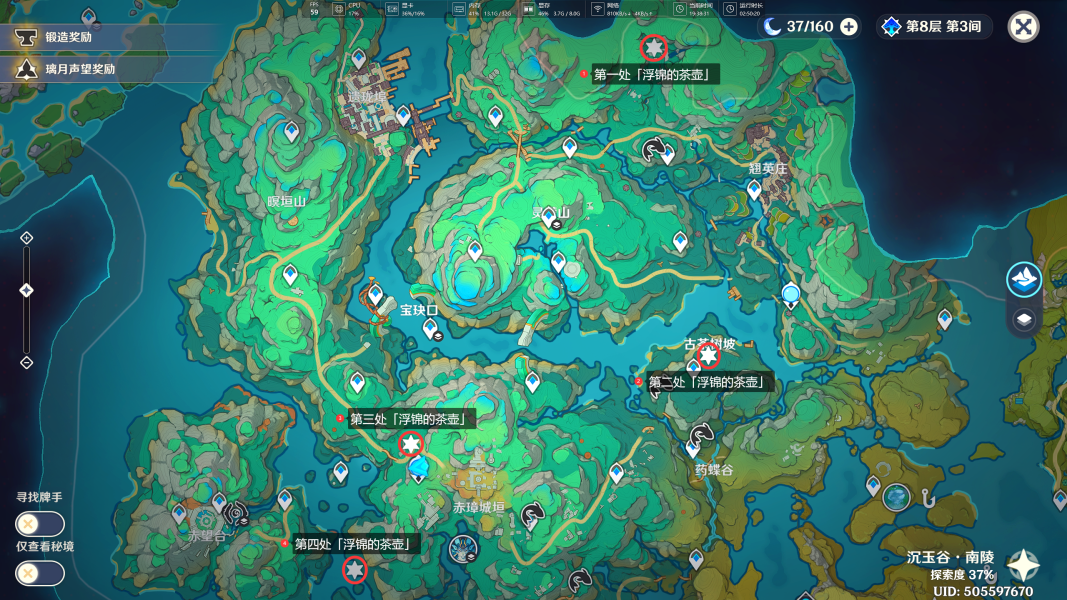Toggle the 仅查看秘境 domains-only switch
The image size is (1067, 600).
click(x=40, y=573)
